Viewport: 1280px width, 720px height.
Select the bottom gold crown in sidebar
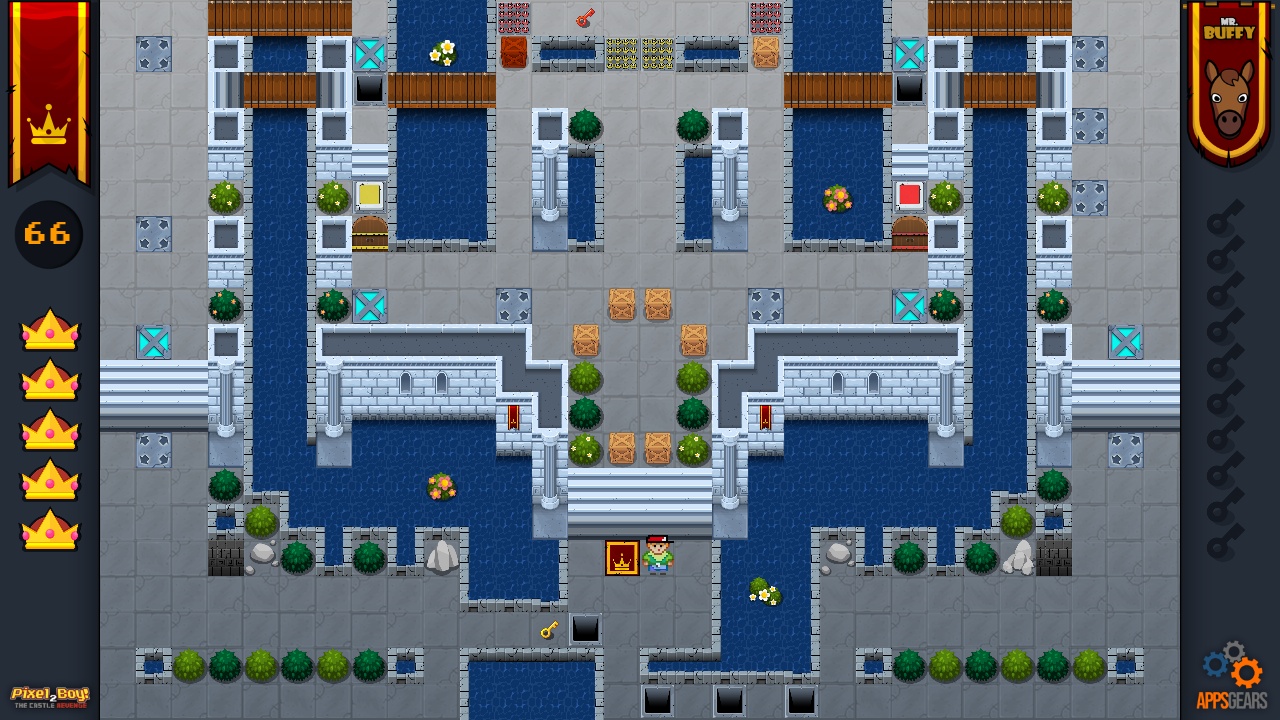click(49, 531)
